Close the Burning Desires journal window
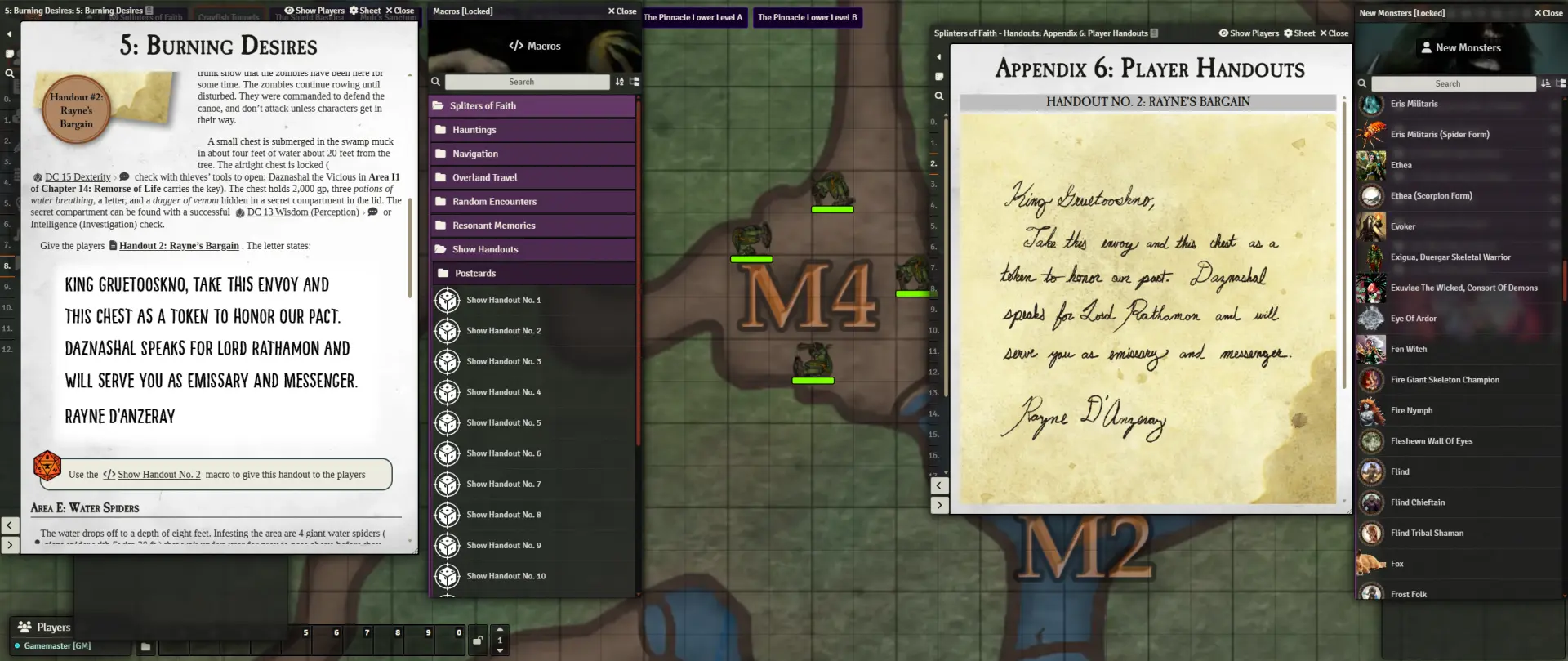 (400, 11)
